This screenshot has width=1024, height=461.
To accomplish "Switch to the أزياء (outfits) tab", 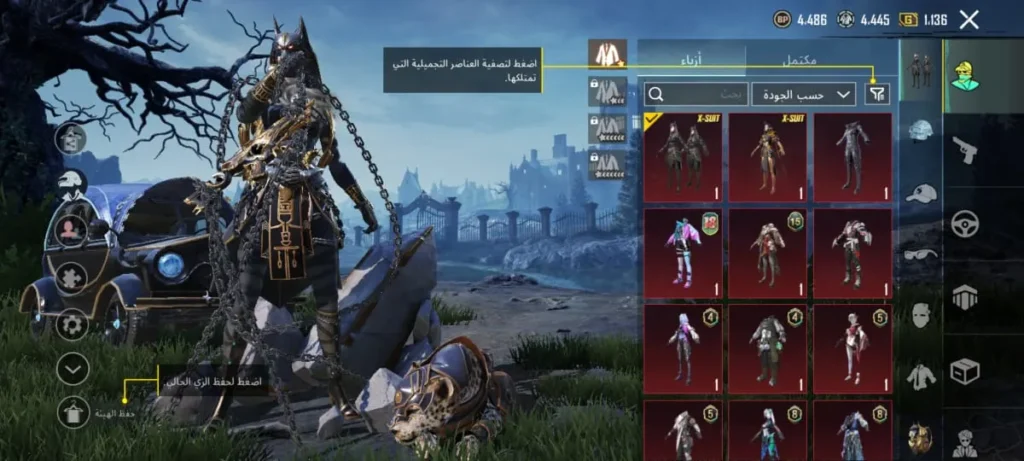I will click(x=692, y=59).
